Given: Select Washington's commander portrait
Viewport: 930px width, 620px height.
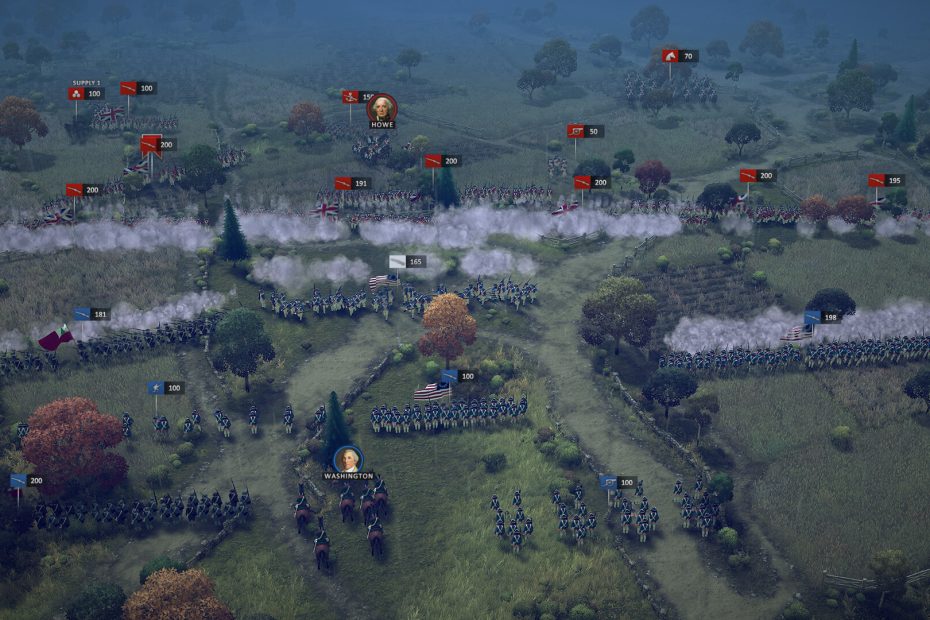Looking at the screenshot, I should coord(348,459).
